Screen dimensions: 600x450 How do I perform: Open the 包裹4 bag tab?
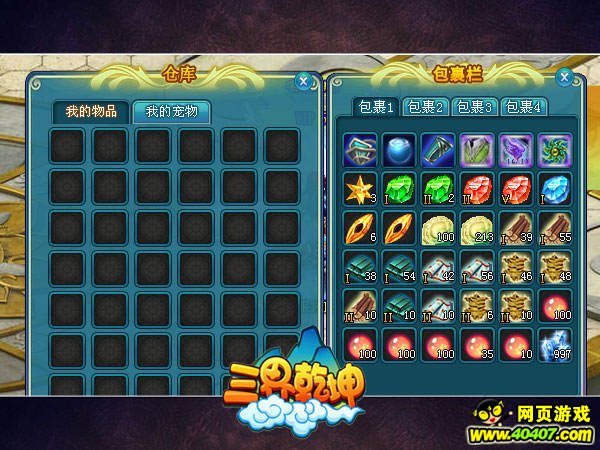523,107
